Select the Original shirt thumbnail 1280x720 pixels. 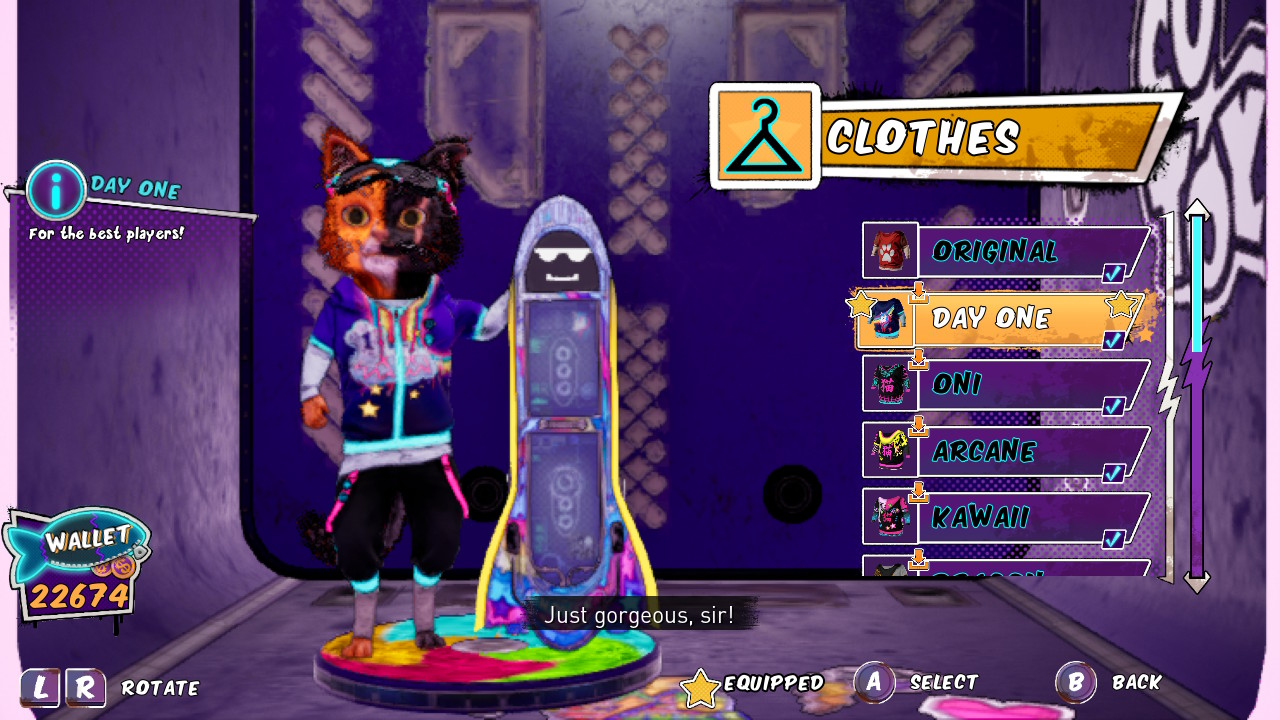tap(888, 251)
